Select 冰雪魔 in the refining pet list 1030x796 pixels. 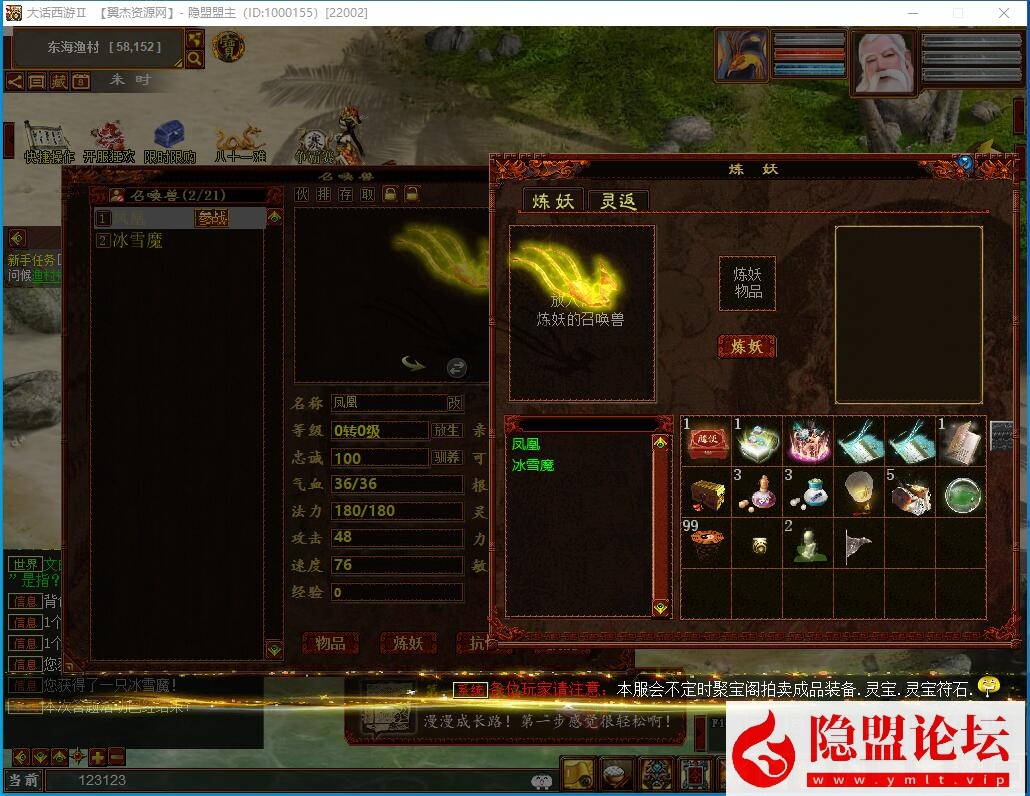(x=533, y=465)
